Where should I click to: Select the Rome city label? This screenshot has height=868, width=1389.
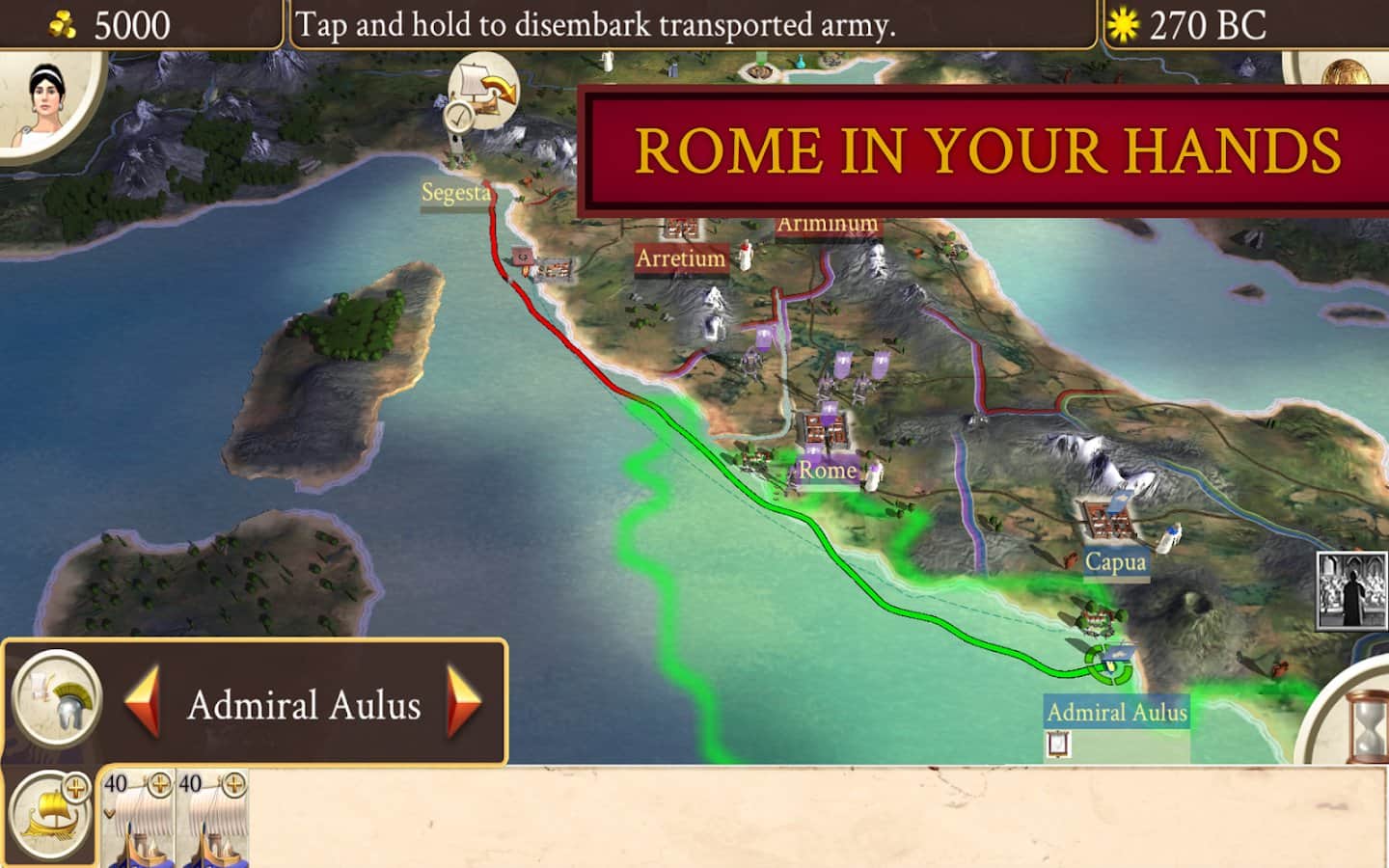pyautogui.click(x=827, y=471)
